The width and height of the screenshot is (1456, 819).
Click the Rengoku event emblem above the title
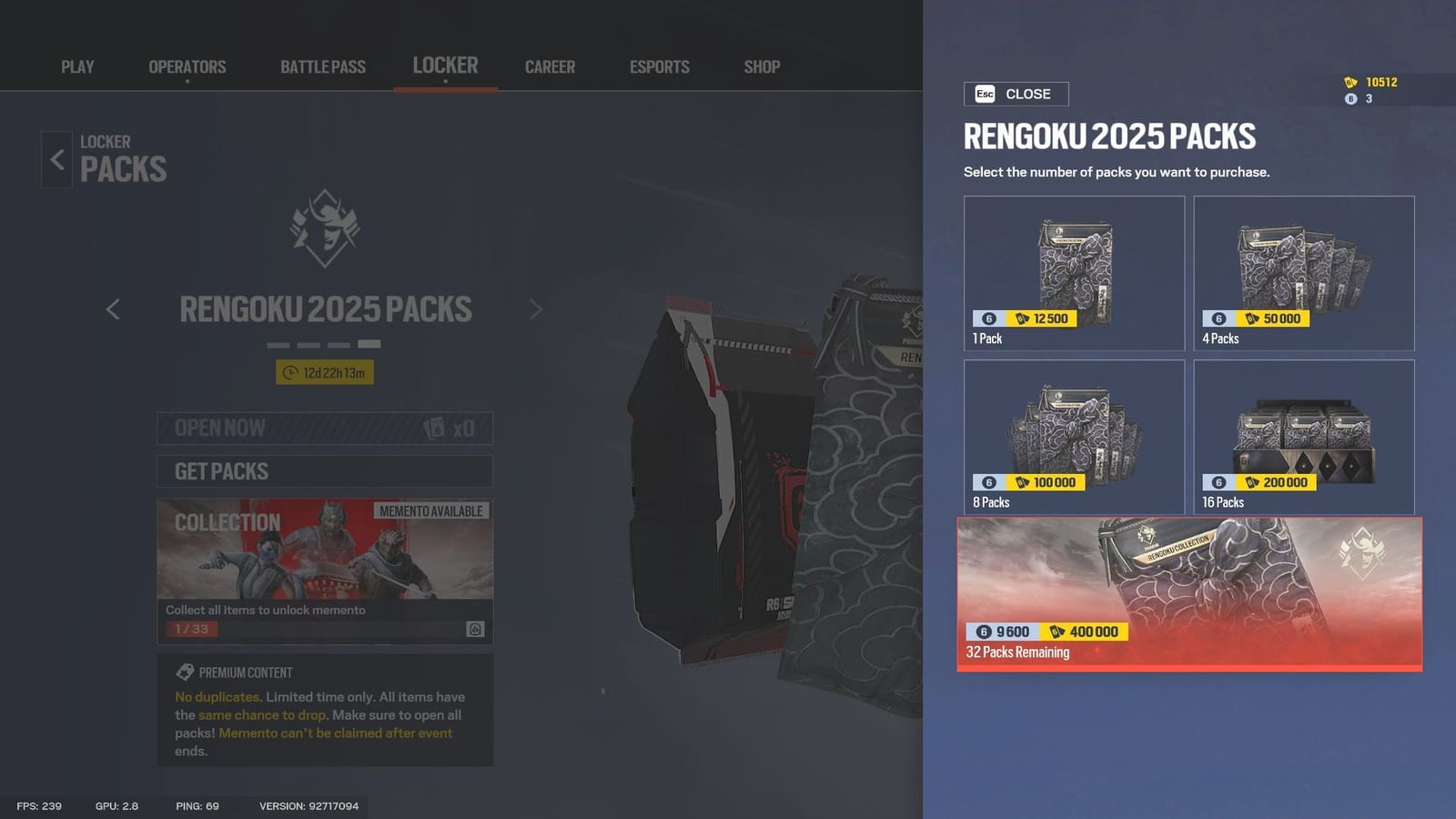(325, 230)
